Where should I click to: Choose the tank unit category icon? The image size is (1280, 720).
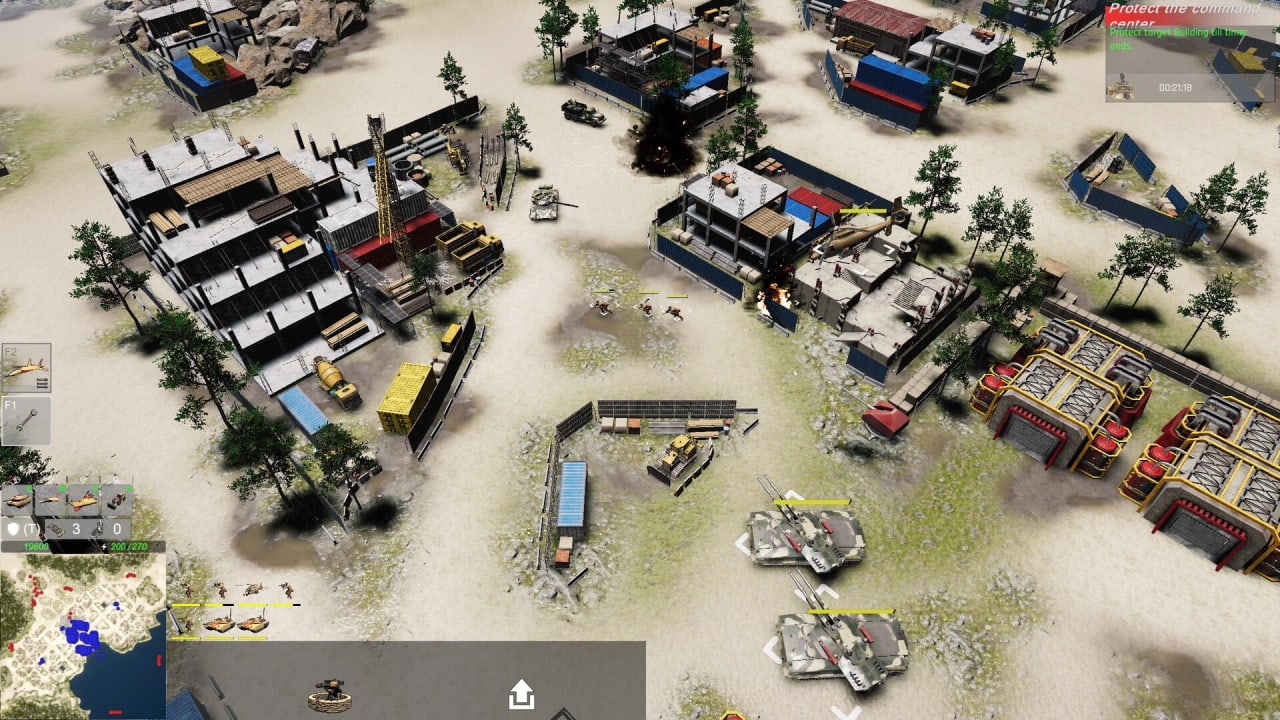[17, 499]
